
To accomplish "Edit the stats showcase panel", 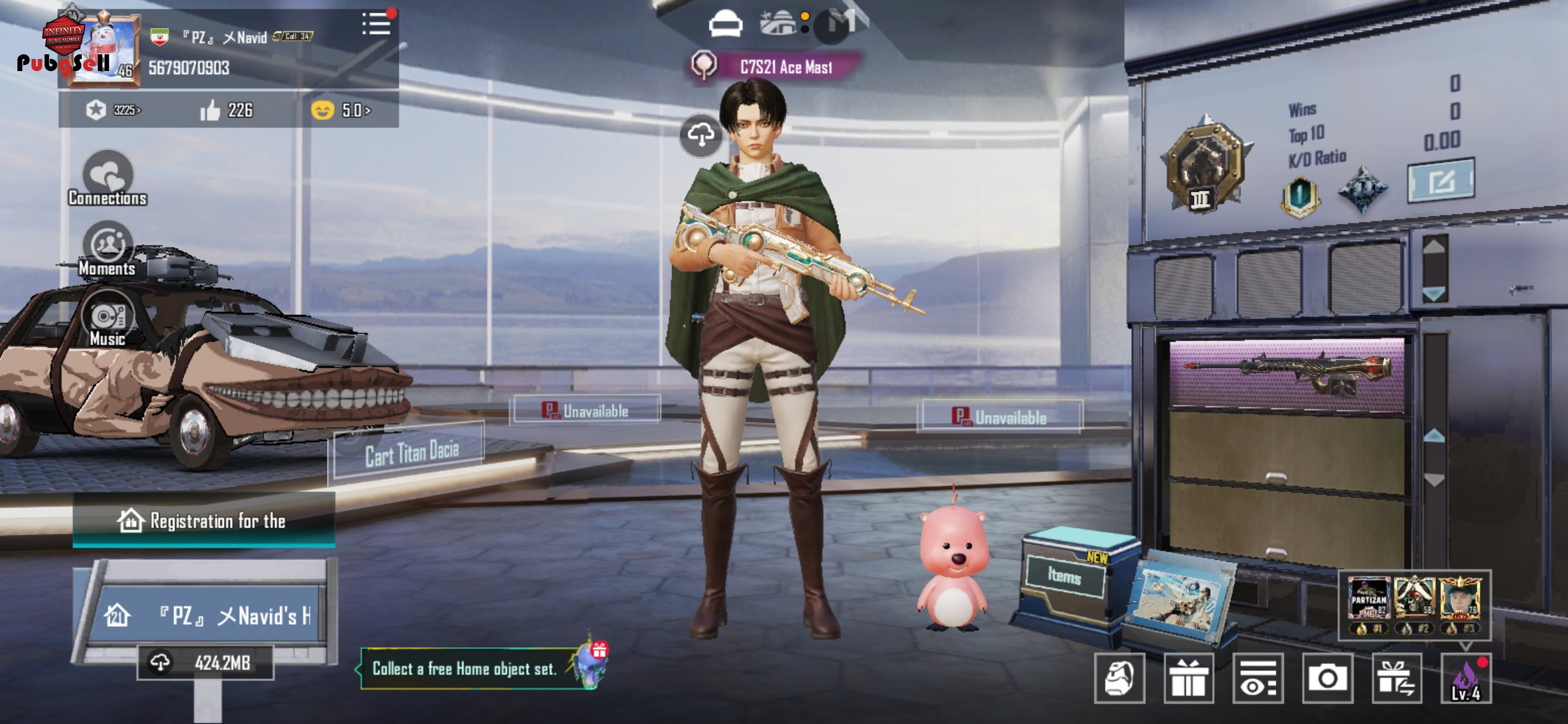I will (1441, 180).
